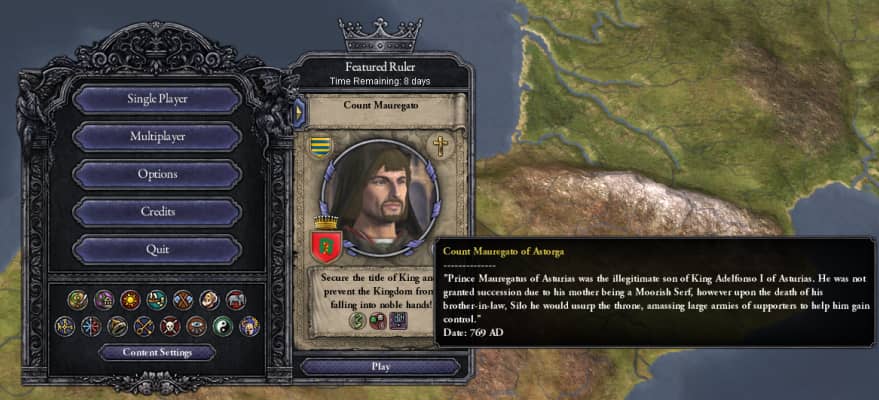Click the sailing ship DLC icon
This screenshot has height=400, width=879.
[157, 299]
